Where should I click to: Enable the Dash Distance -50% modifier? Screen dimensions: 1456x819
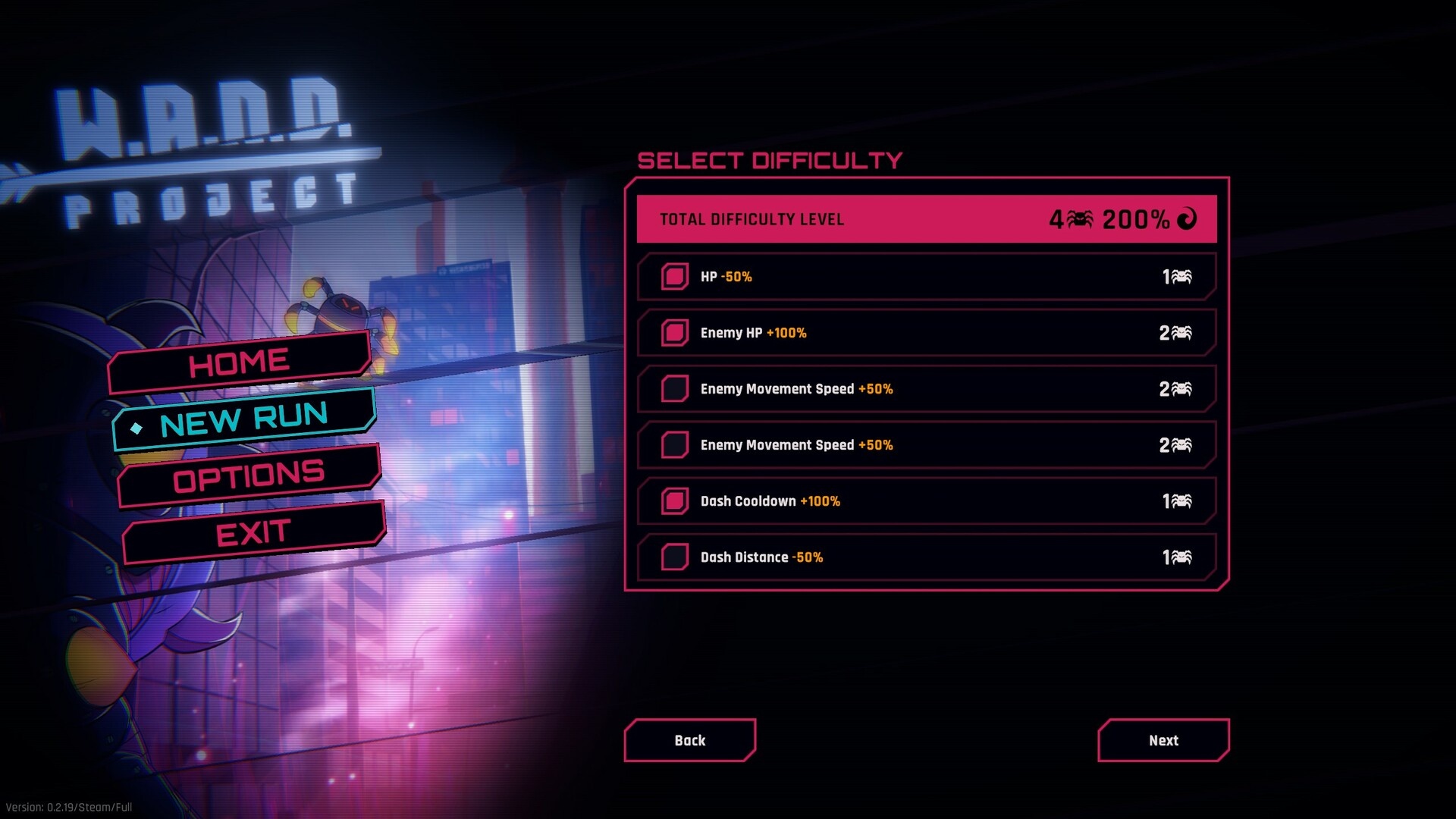(674, 557)
